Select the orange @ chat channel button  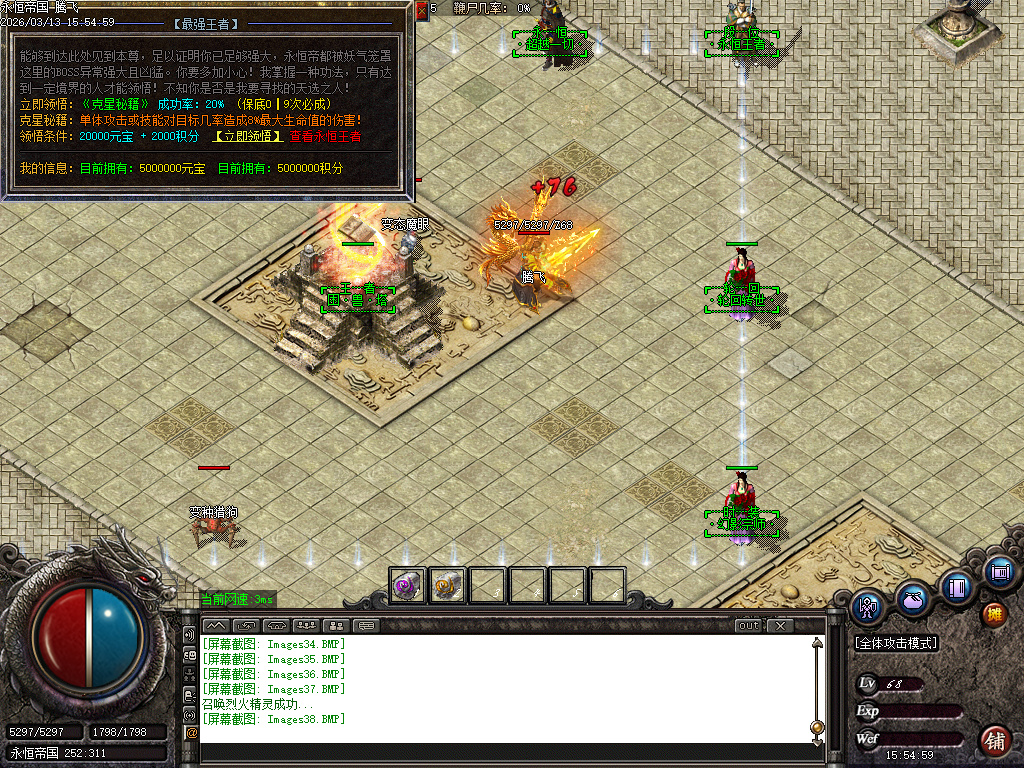(191, 733)
